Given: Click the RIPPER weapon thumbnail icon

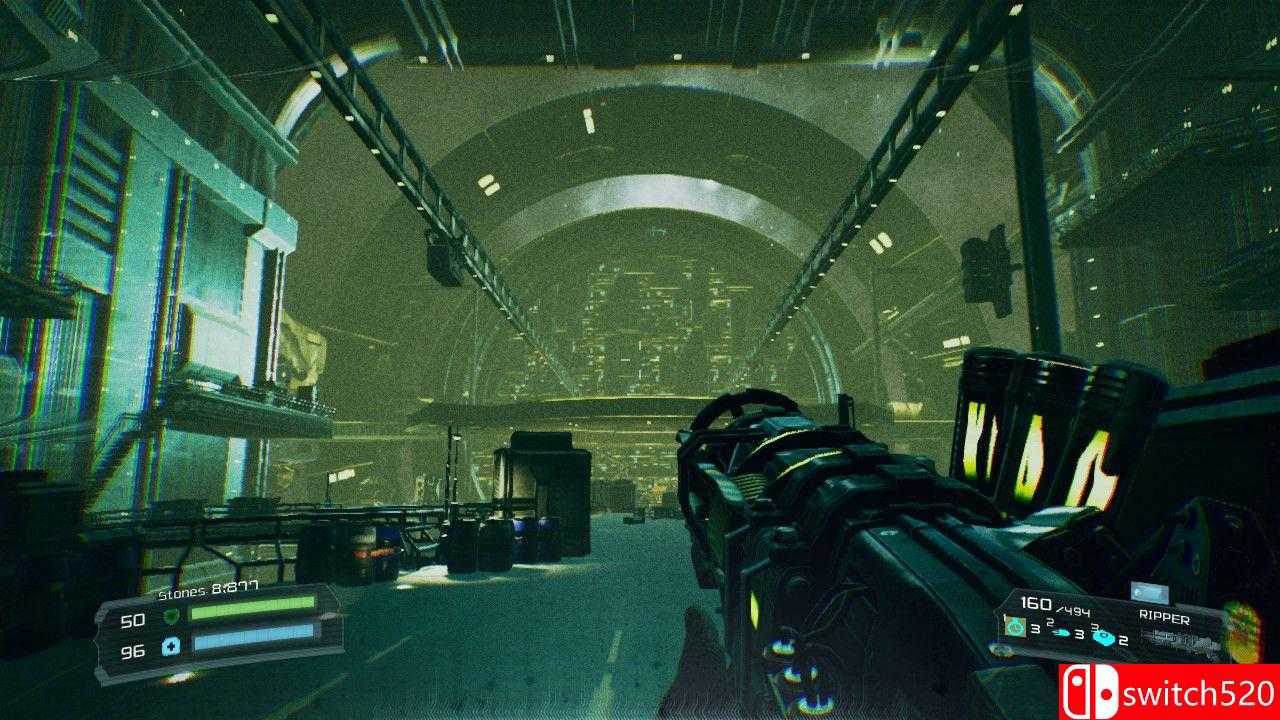Looking at the screenshot, I should (x=1151, y=590).
